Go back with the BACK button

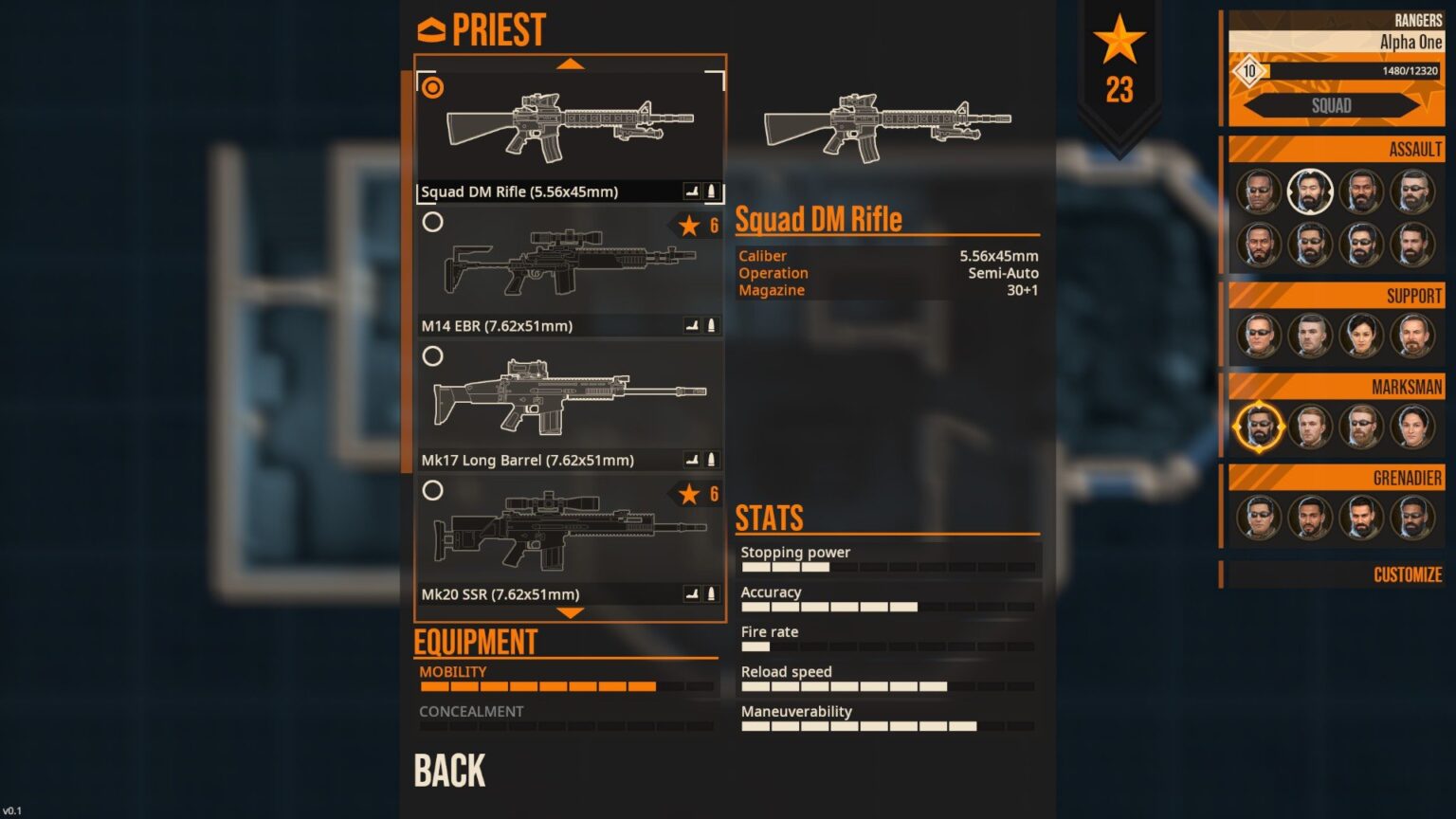coord(449,771)
